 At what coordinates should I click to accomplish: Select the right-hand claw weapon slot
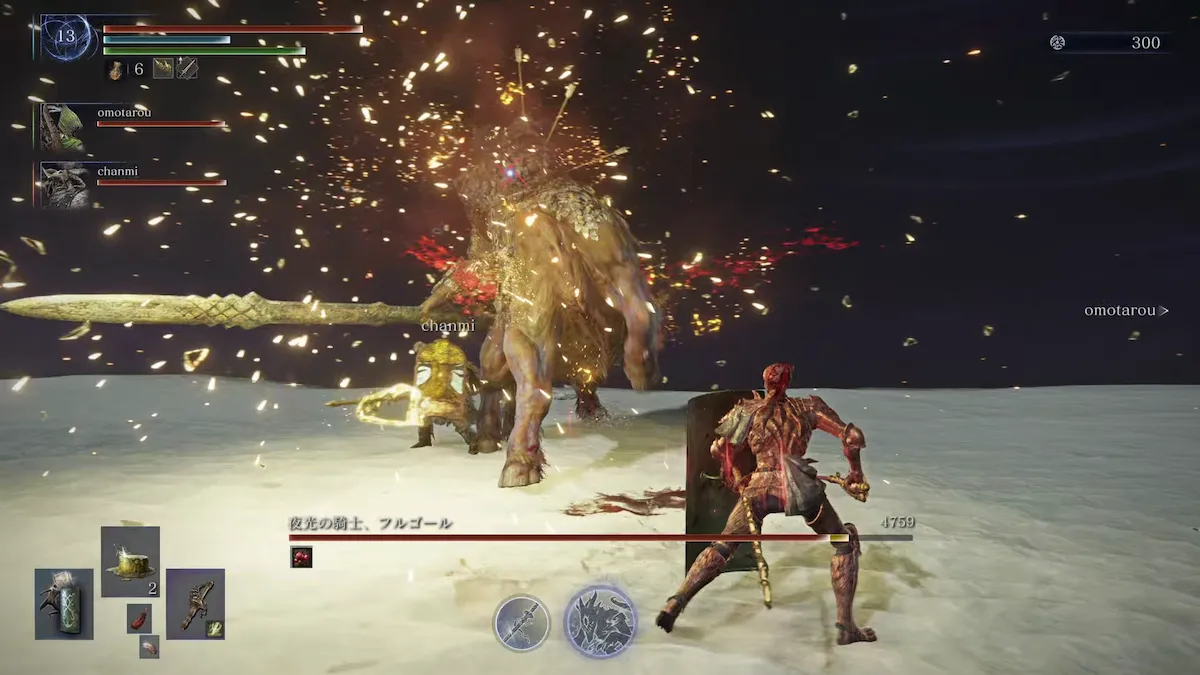195,604
